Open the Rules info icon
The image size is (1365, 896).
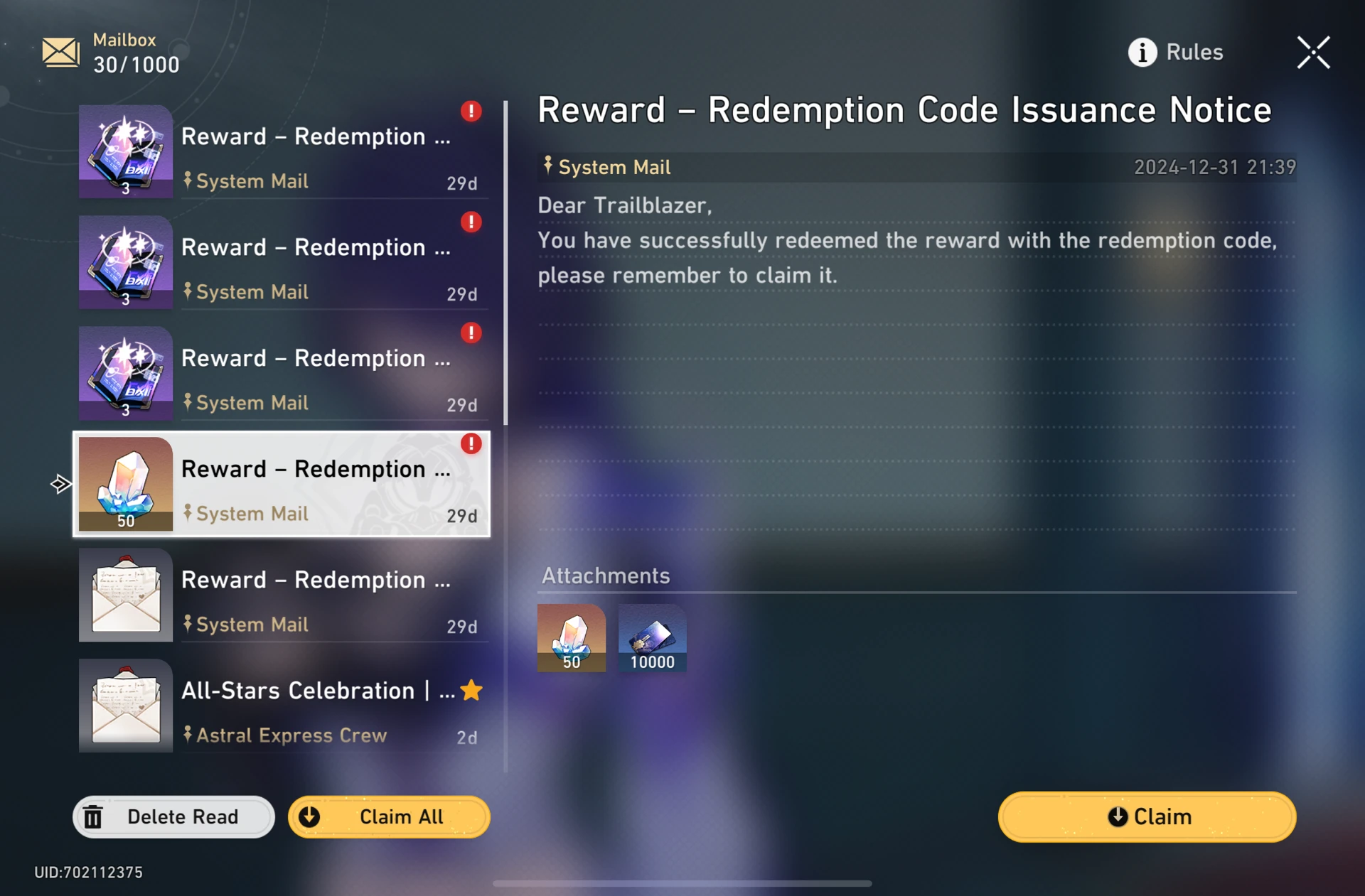tap(1142, 52)
